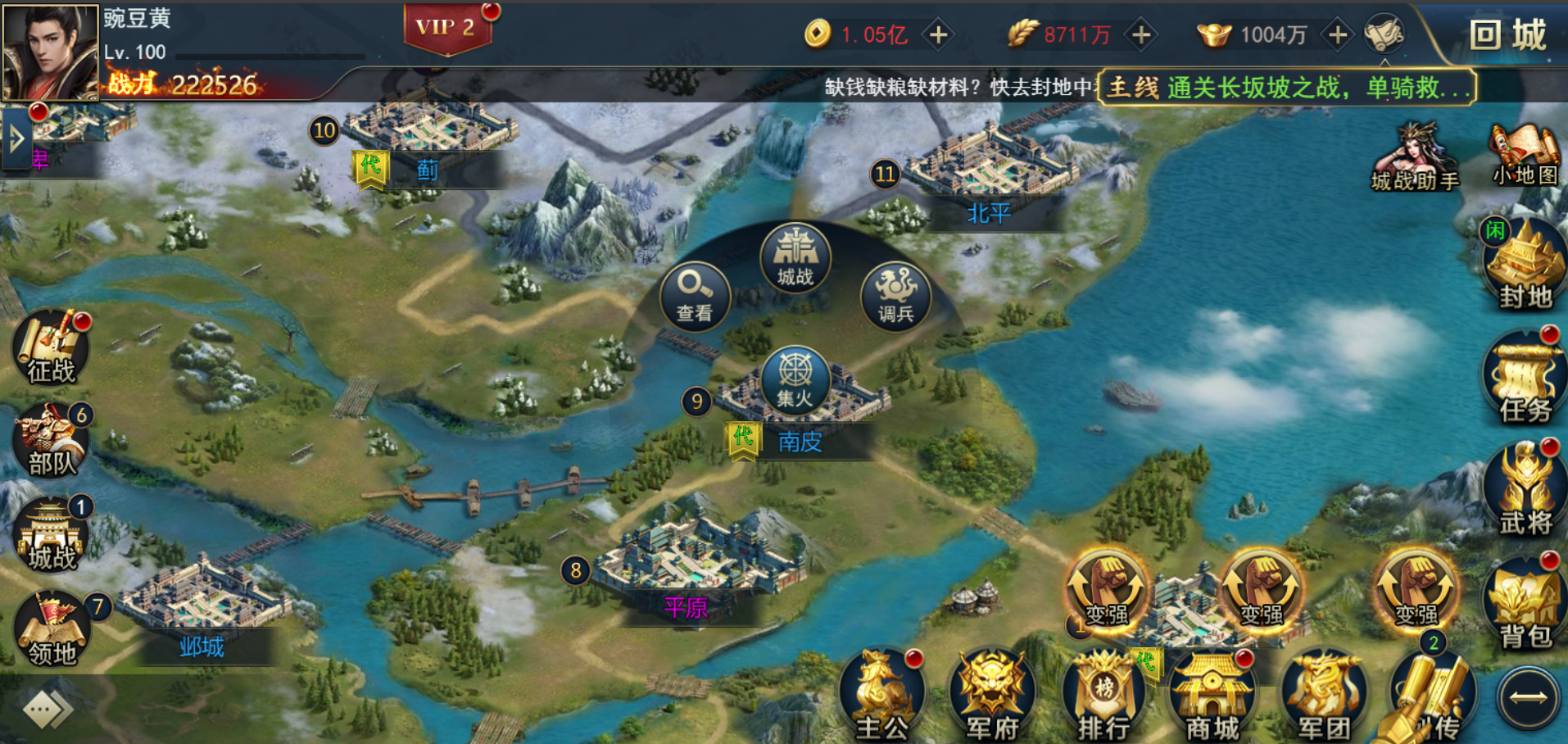Open the 商城 shop
Image resolution: width=1568 pixels, height=744 pixels.
[1212, 696]
